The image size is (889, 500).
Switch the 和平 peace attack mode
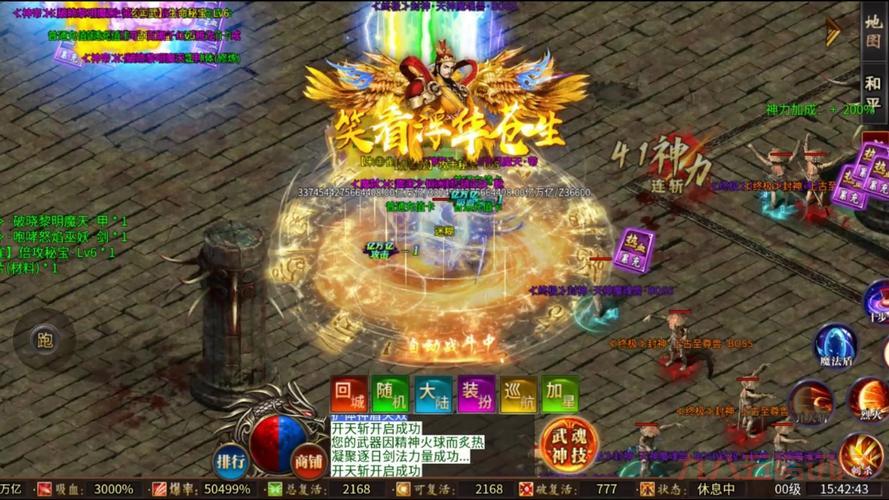click(874, 92)
